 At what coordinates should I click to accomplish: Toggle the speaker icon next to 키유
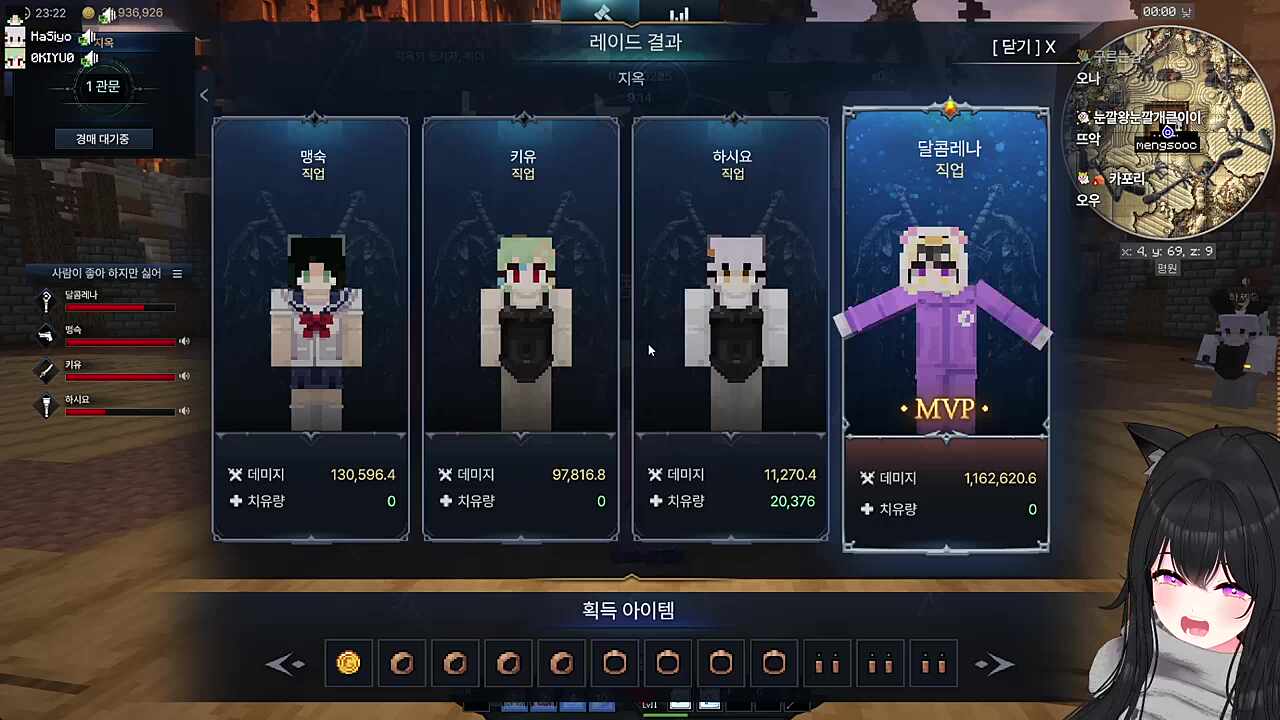(184, 376)
